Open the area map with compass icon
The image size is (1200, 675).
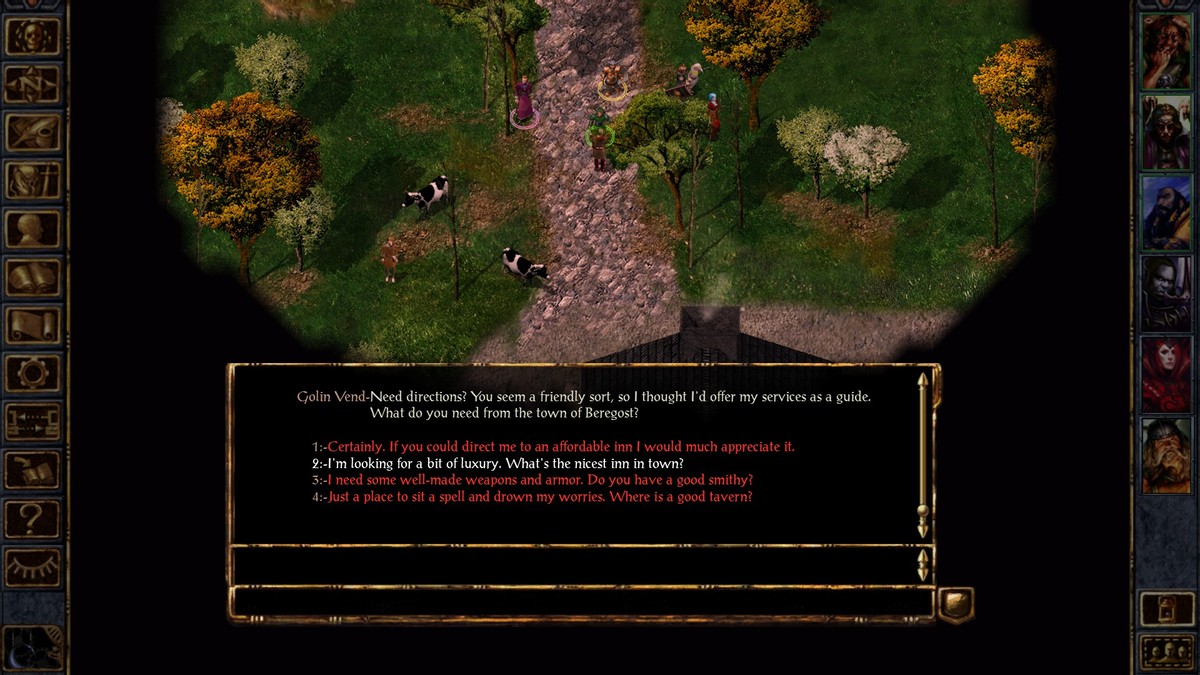[x=33, y=84]
